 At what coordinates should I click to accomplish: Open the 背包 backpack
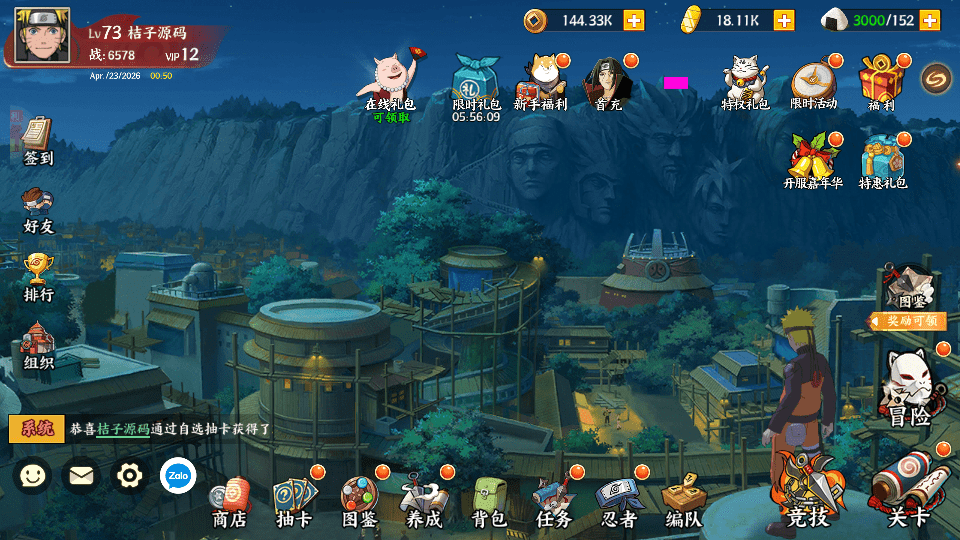(489, 502)
